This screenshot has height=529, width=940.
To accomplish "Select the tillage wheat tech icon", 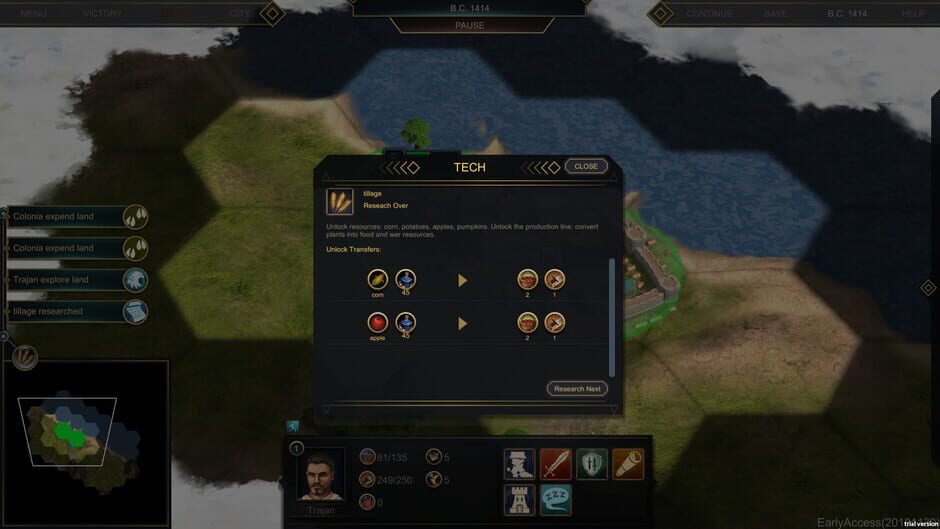I will coord(339,201).
